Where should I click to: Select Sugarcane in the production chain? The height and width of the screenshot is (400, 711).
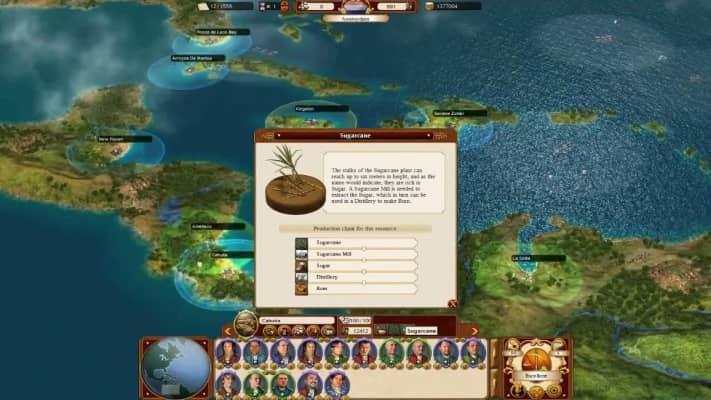tap(355, 243)
